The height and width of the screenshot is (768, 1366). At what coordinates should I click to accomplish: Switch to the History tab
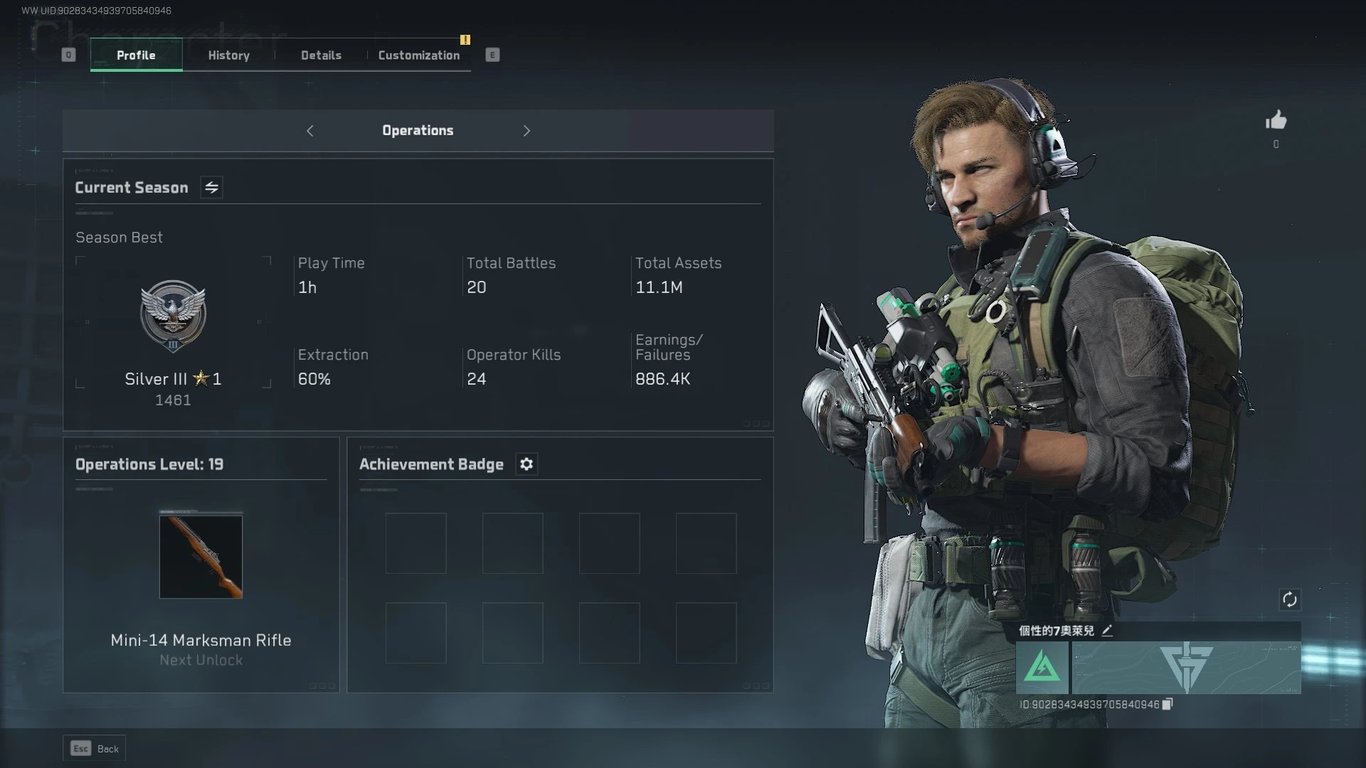point(229,55)
